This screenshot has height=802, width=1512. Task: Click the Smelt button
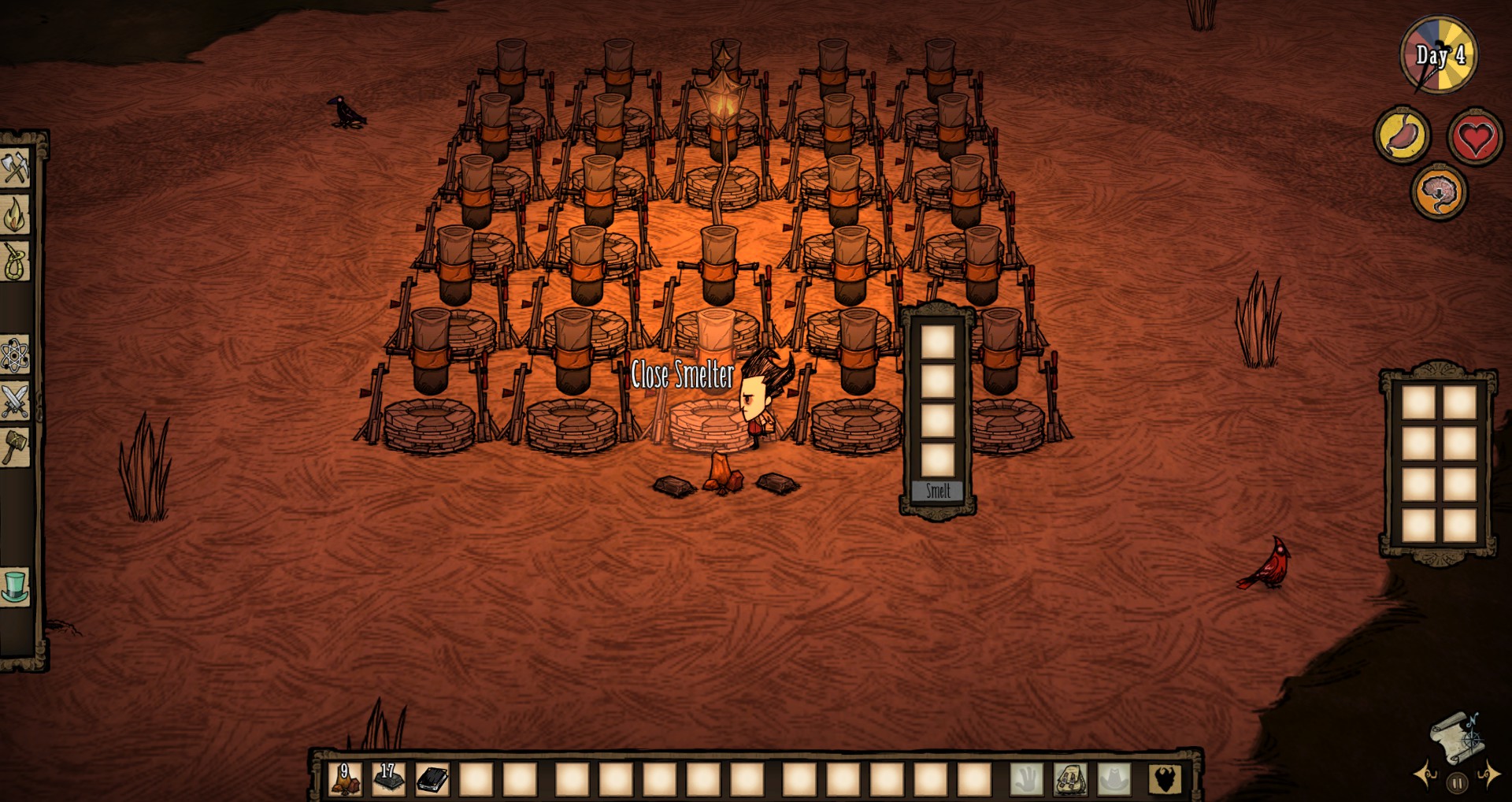pyautogui.click(x=938, y=491)
